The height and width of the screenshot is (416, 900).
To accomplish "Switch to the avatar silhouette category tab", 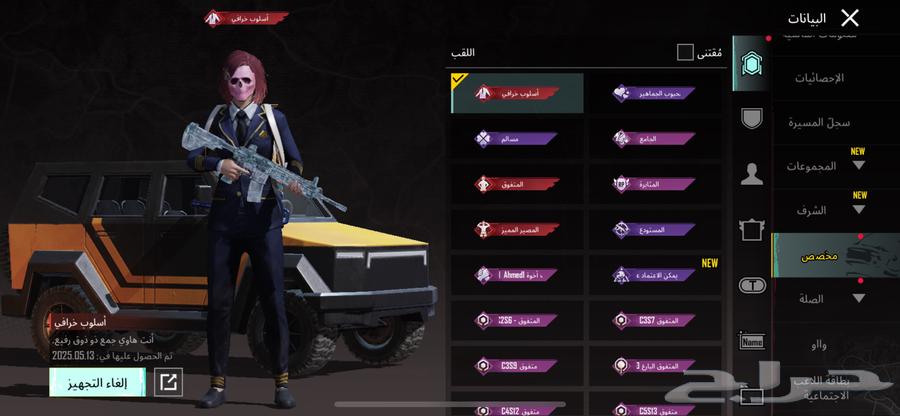I will pyautogui.click(x=751, y=174).
